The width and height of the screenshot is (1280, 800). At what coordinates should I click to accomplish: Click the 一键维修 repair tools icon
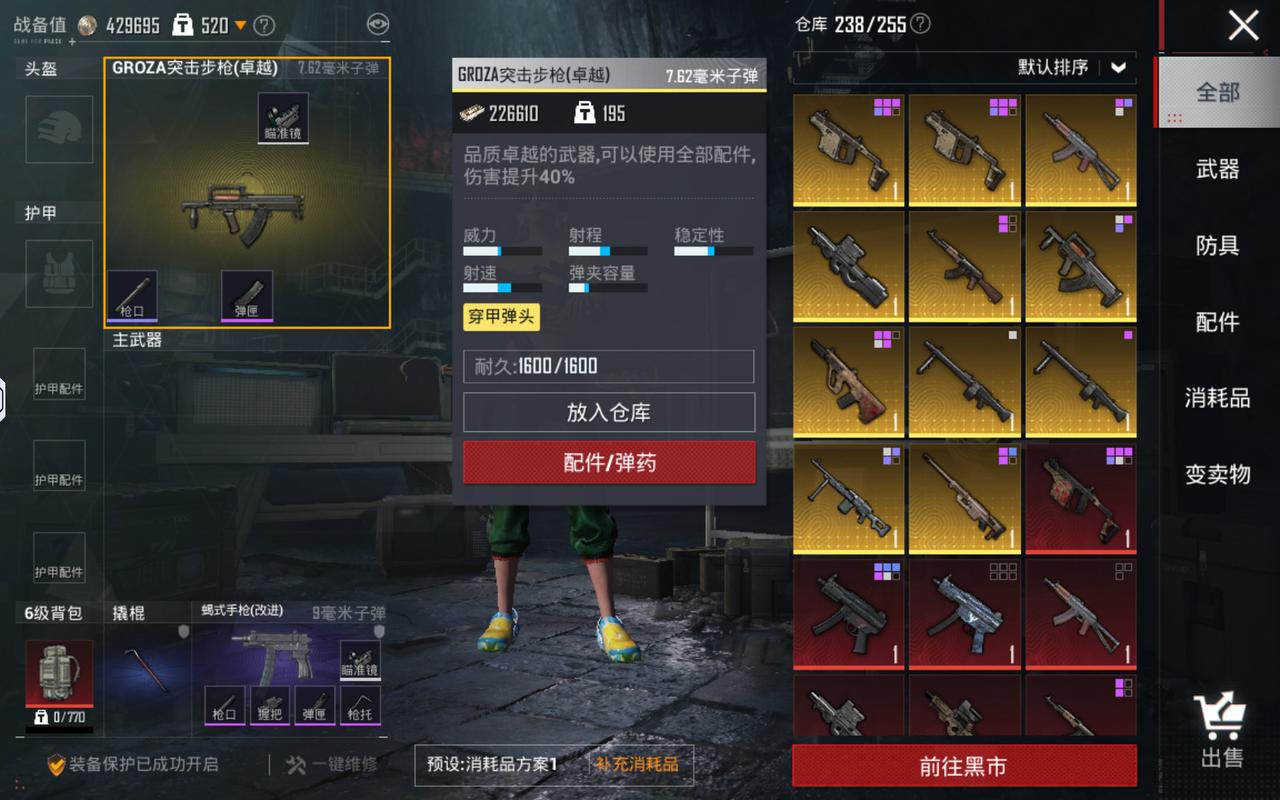tap(297, 766)
